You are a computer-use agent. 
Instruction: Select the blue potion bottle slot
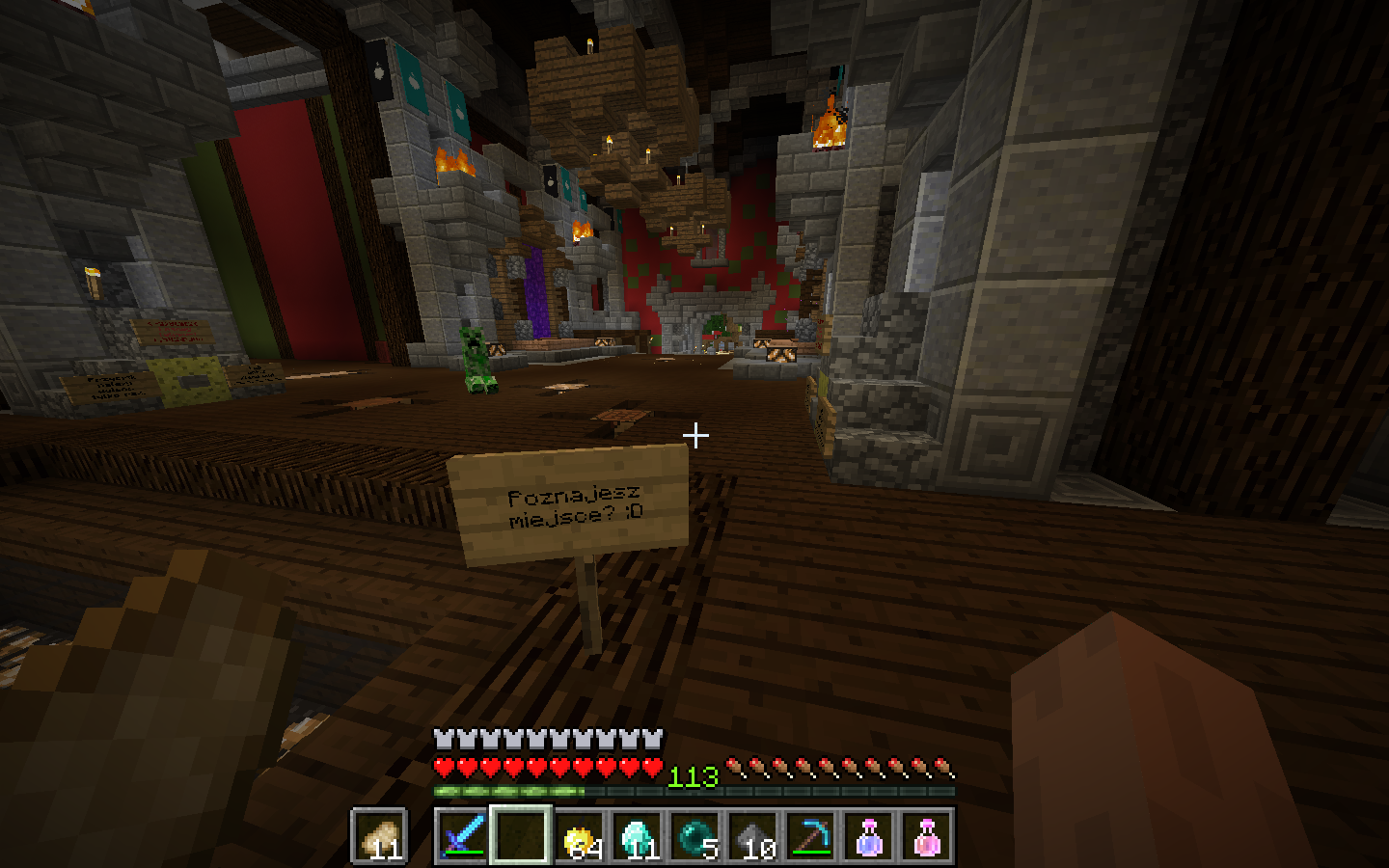pos(869,835)
